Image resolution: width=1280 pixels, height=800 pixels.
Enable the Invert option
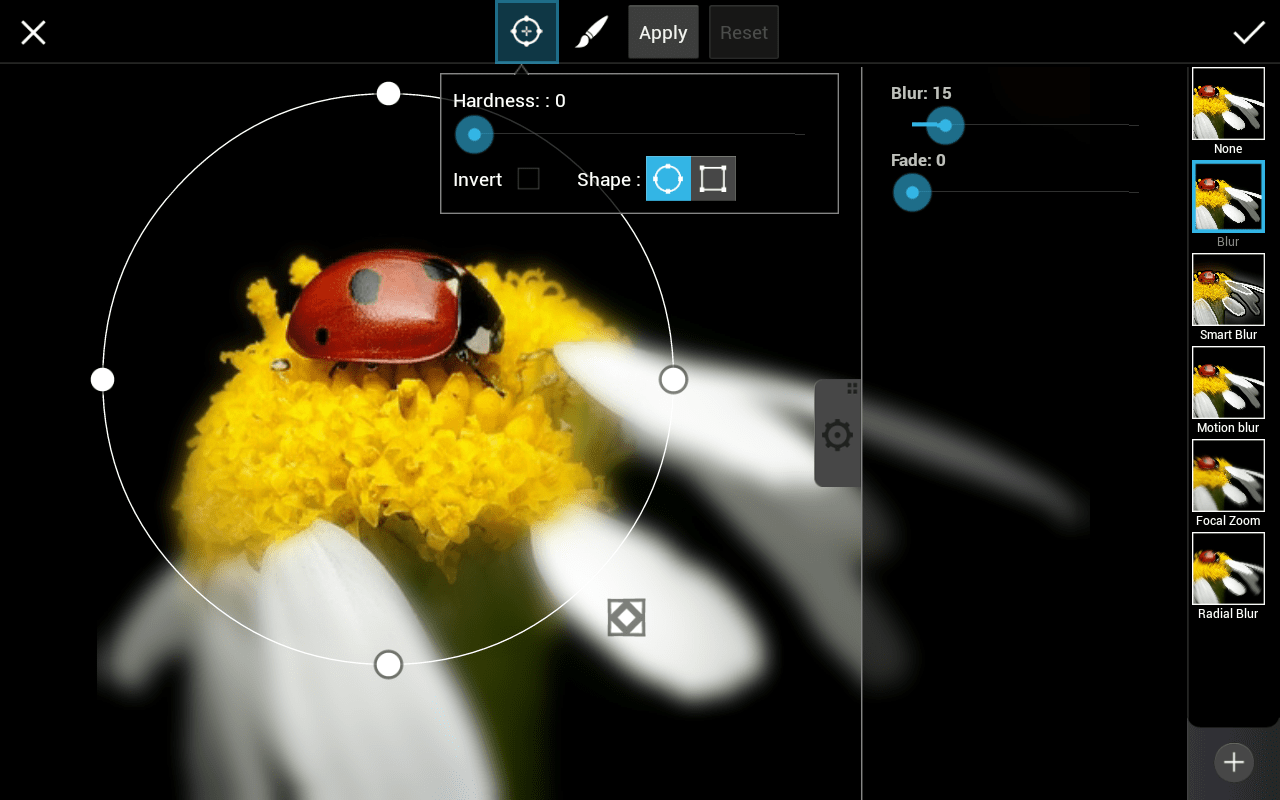528,179
